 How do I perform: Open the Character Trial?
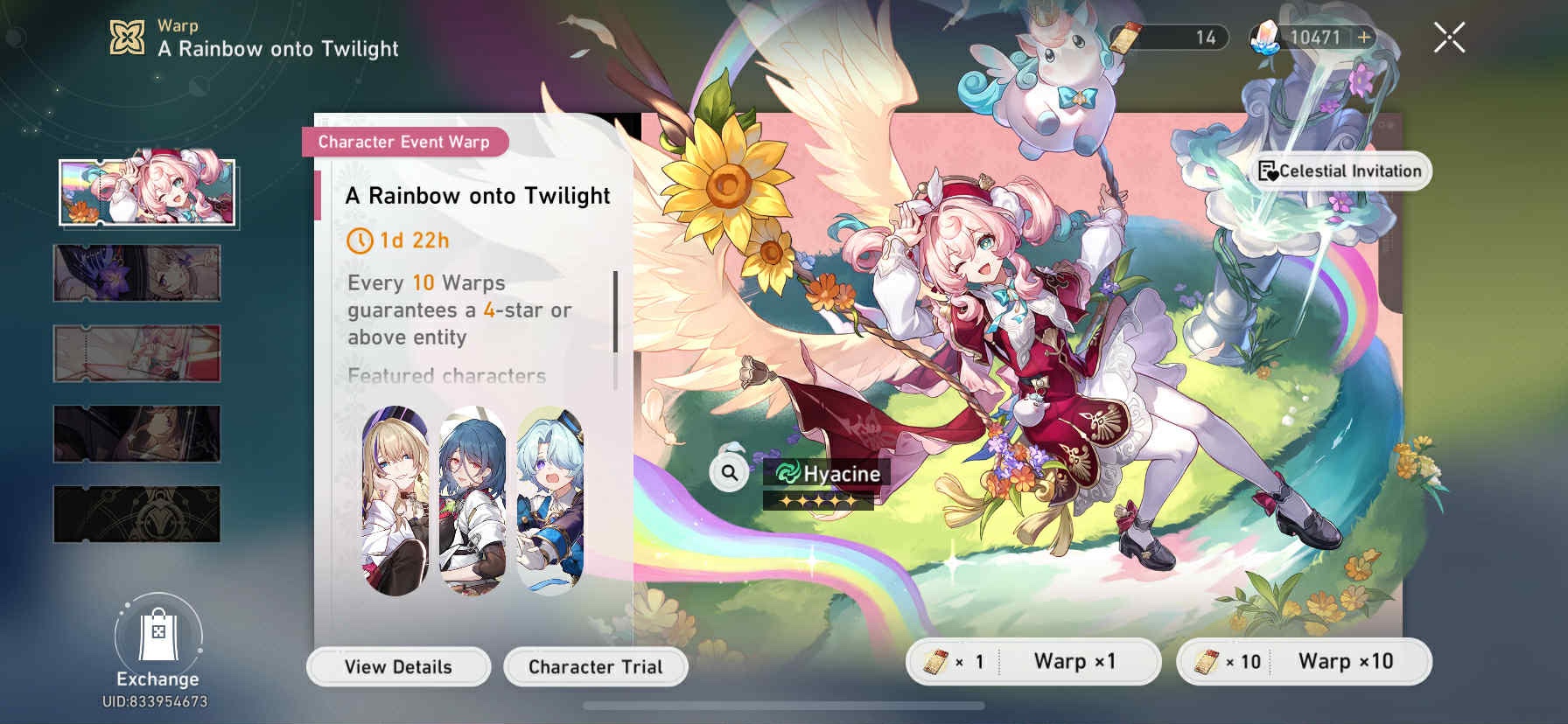[x=594, y=665]
